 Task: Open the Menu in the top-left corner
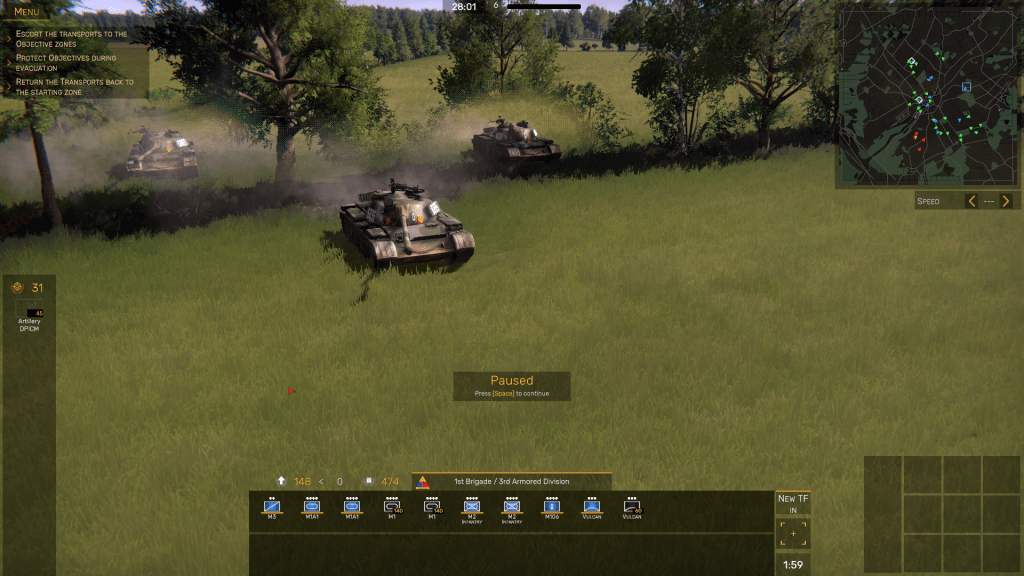point(27,12)
